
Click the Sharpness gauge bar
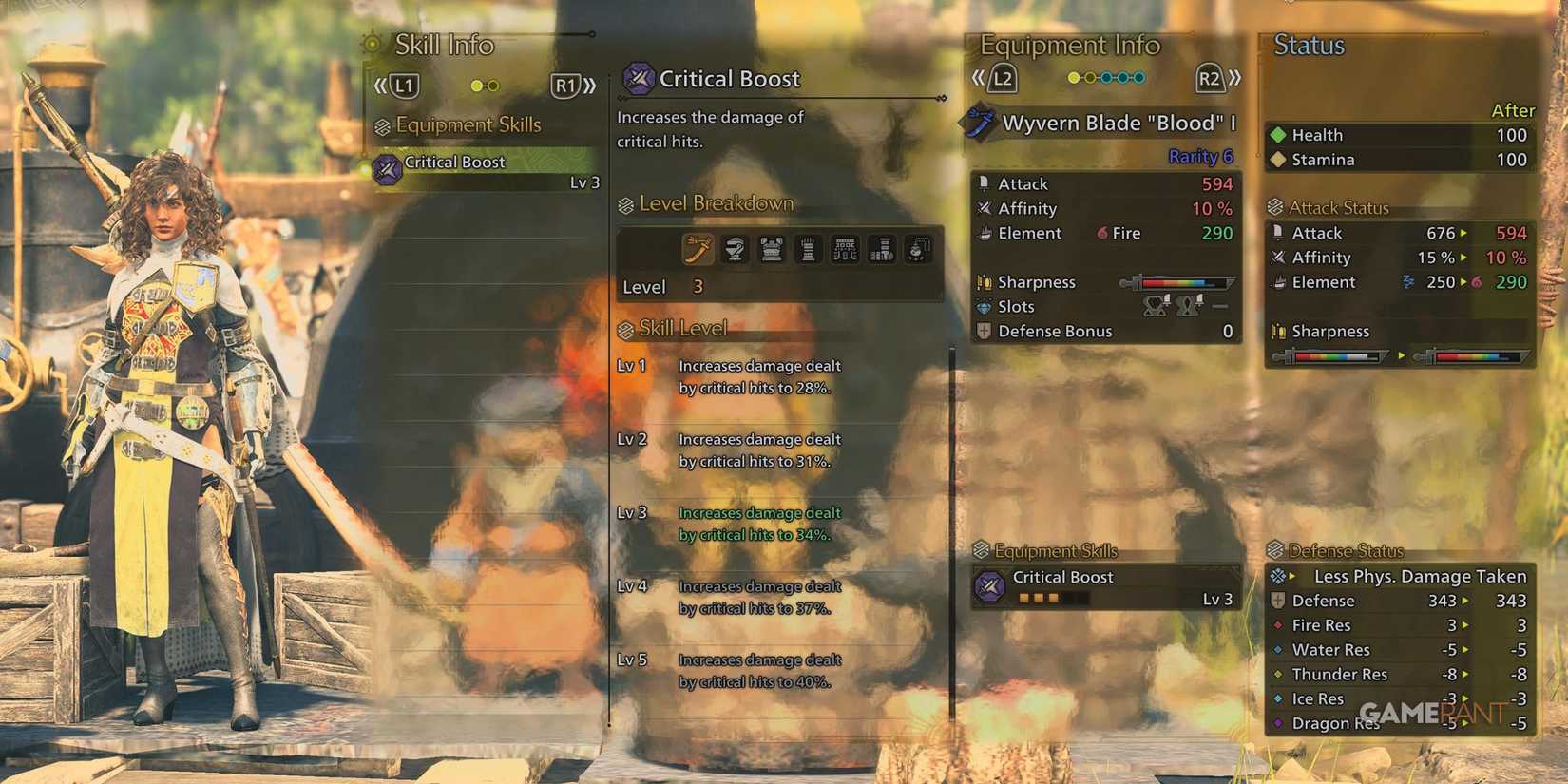coord(1178,282)
